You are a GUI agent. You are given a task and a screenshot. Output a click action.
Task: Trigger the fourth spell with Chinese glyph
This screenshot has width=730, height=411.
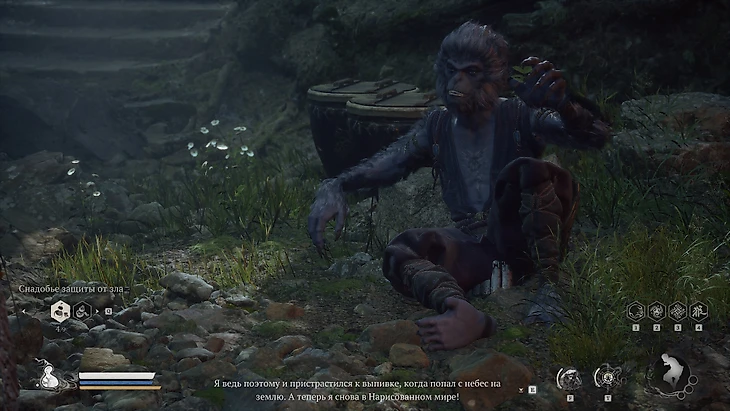[697, 311]
